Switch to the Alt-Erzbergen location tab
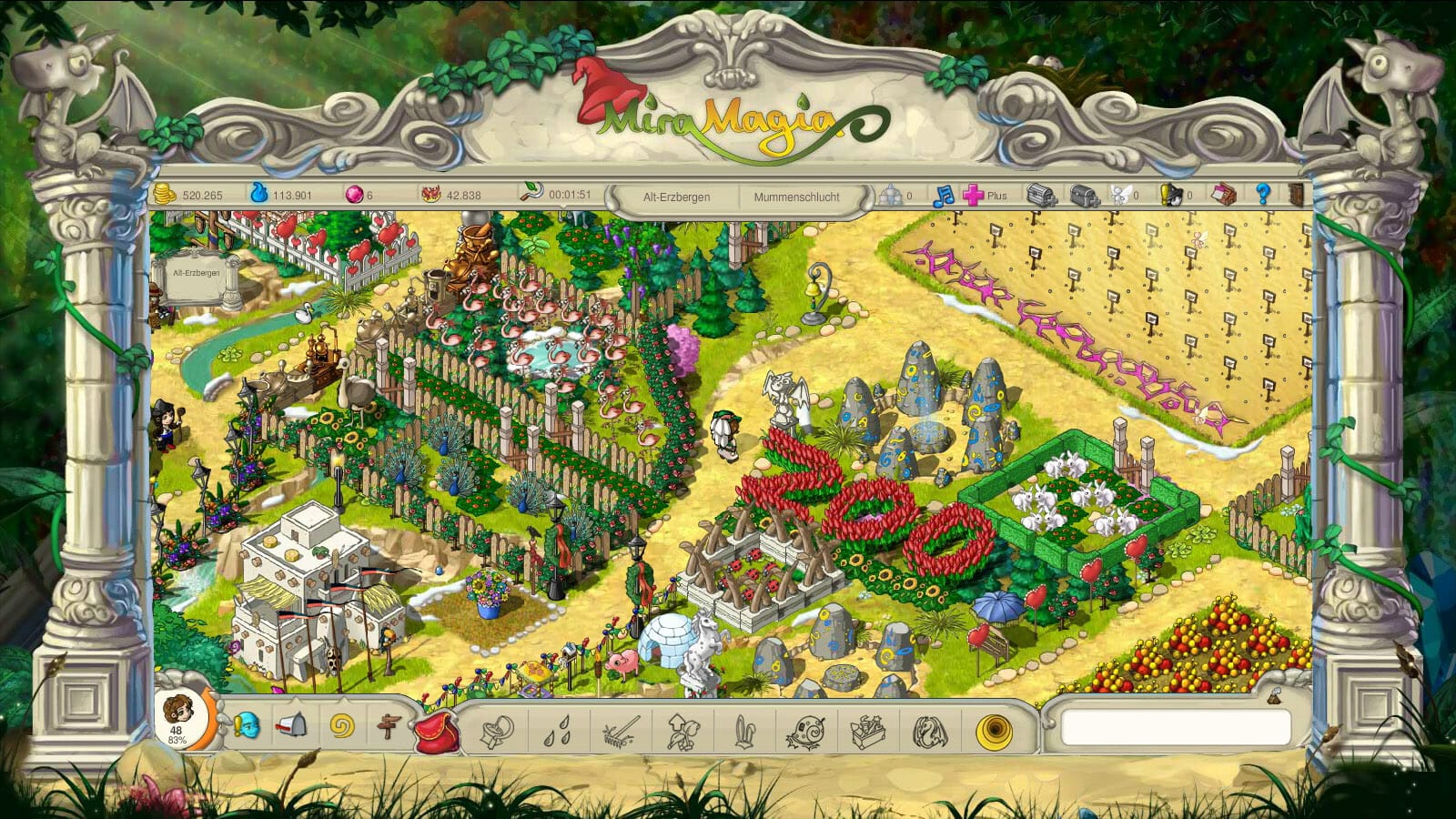 (x=676, y=197)
